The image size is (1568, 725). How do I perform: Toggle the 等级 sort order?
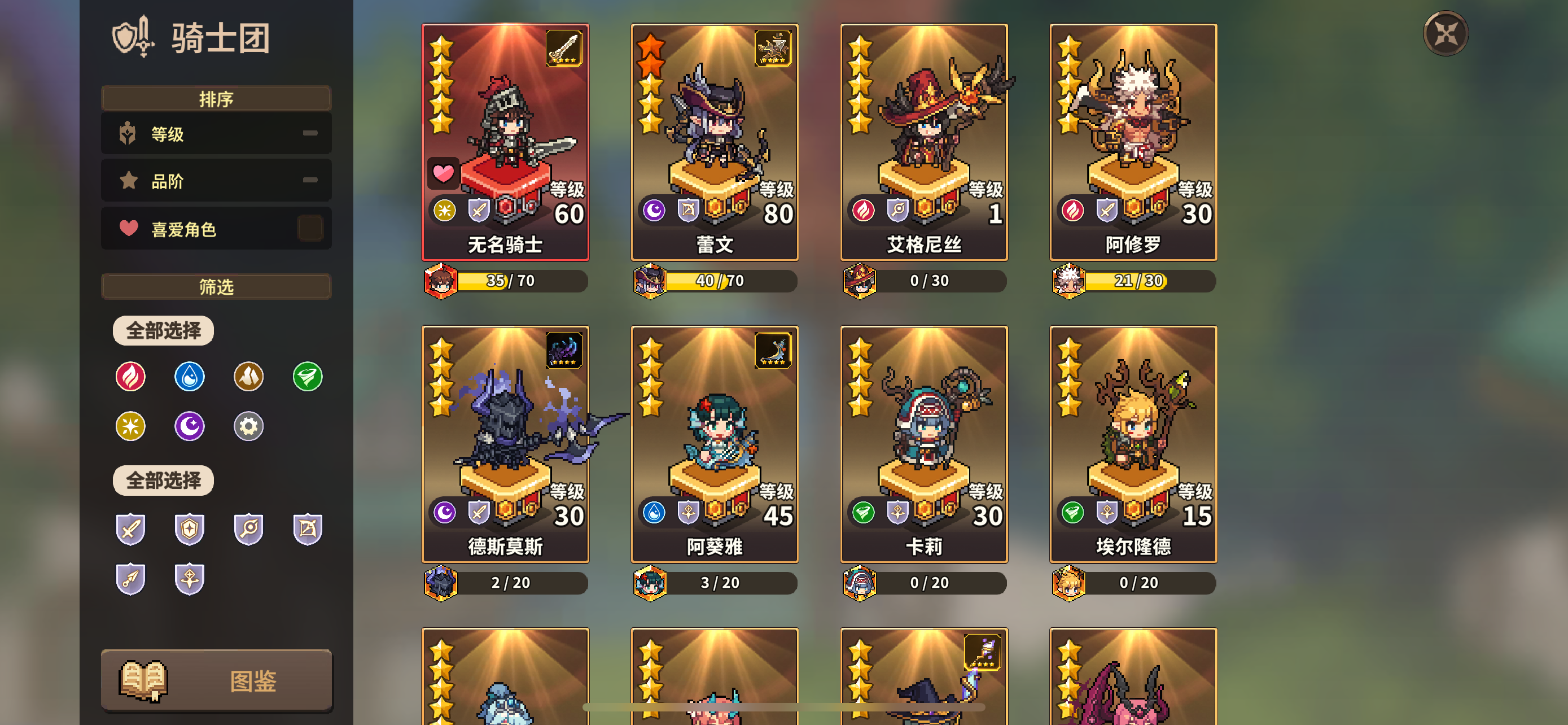pyautogui.click(x=310, y=133)
